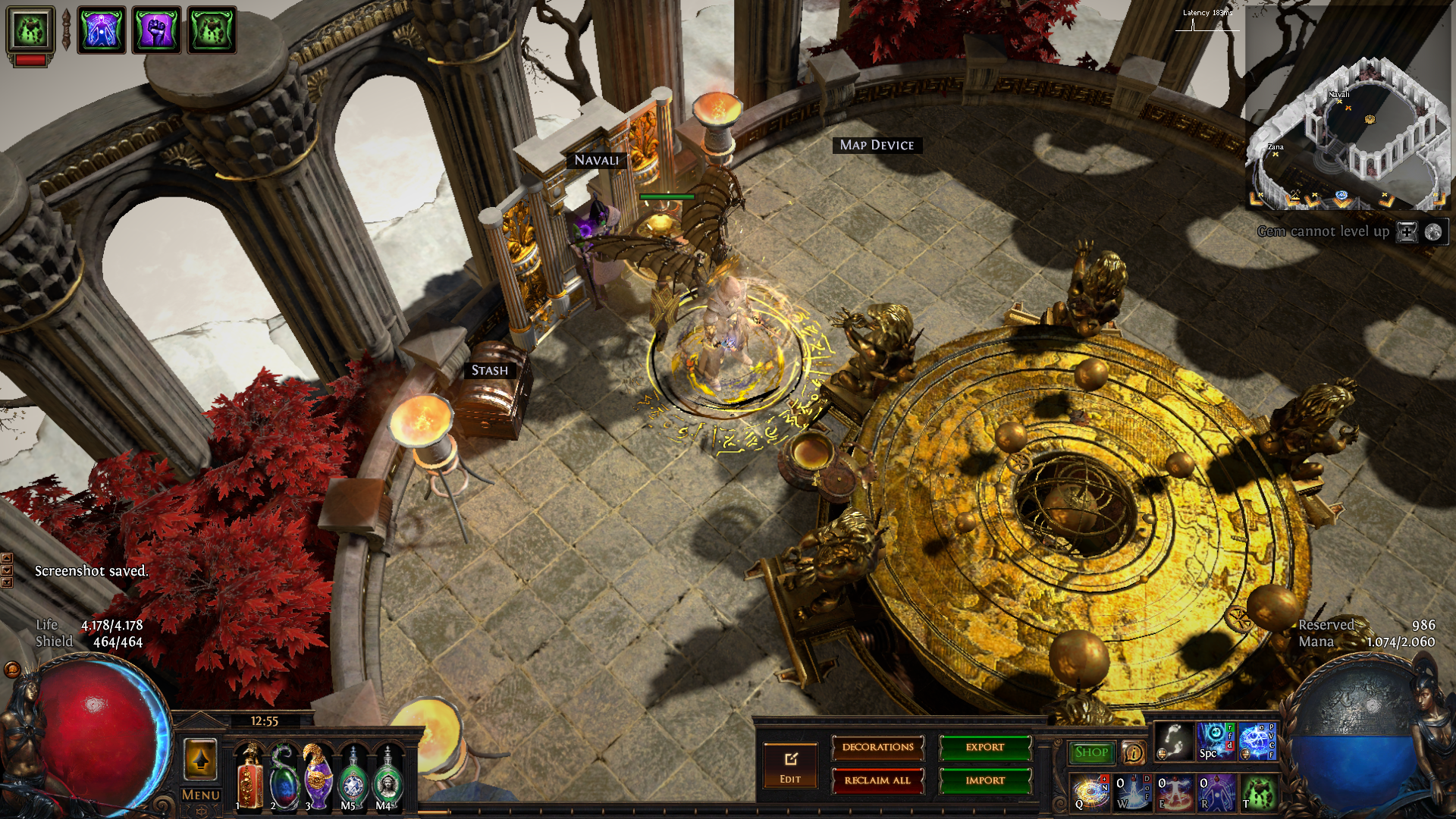Open the Decorations panel
The height and width of the screenshot is (819, 1456).
point(877,748)
